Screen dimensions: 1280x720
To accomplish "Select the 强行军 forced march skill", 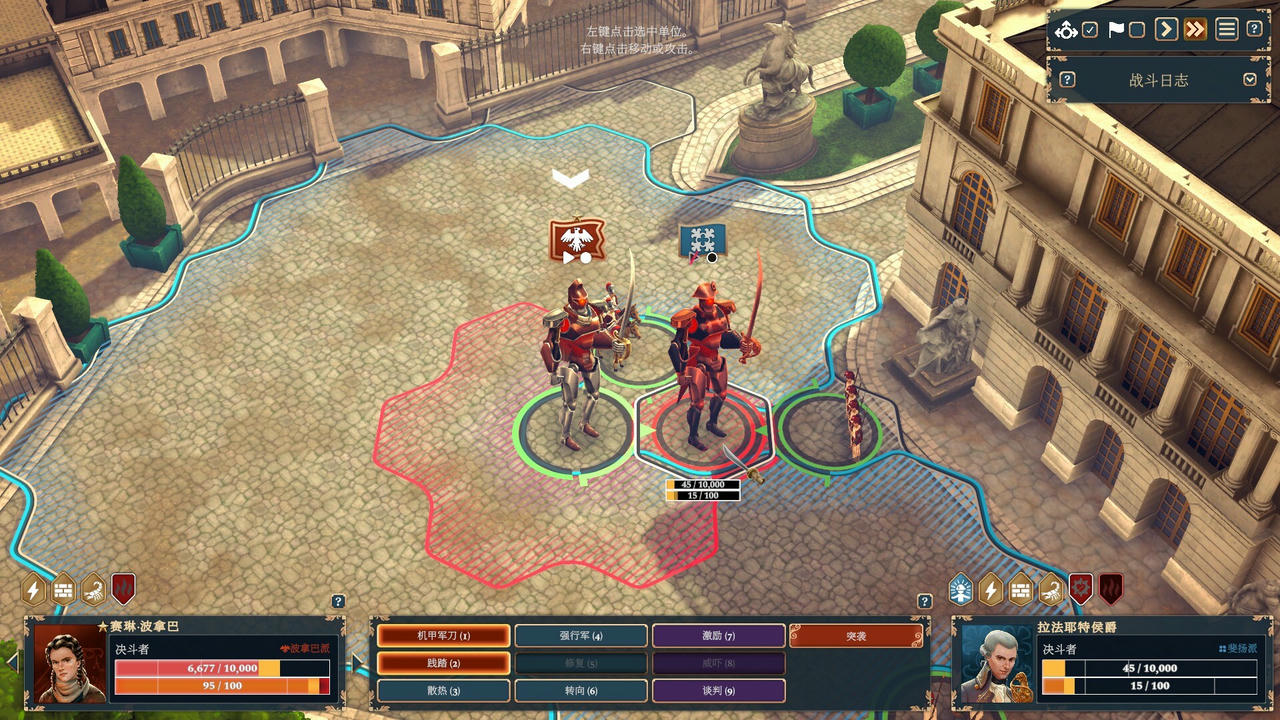I will click(x=583, y=635).
